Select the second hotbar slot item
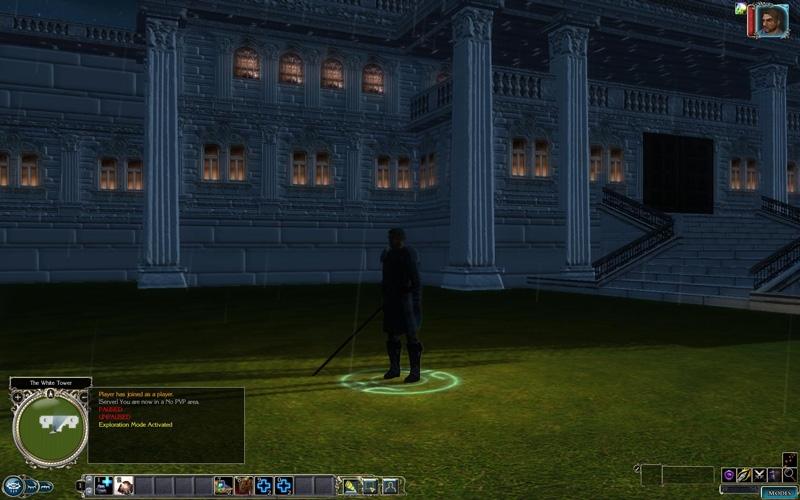Image resolution: width=800 pixels, height=500 pixels. click(x=124, y=486)
